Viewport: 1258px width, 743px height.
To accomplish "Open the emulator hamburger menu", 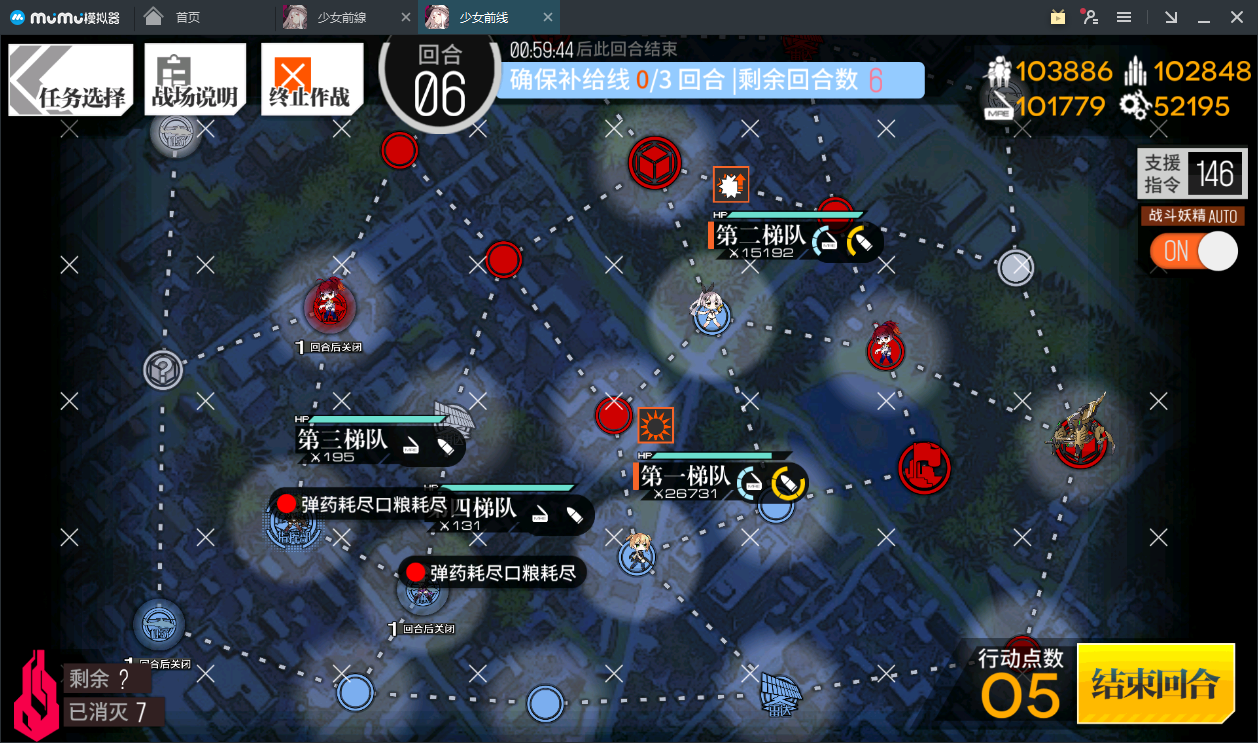I will pos(1124,17).
